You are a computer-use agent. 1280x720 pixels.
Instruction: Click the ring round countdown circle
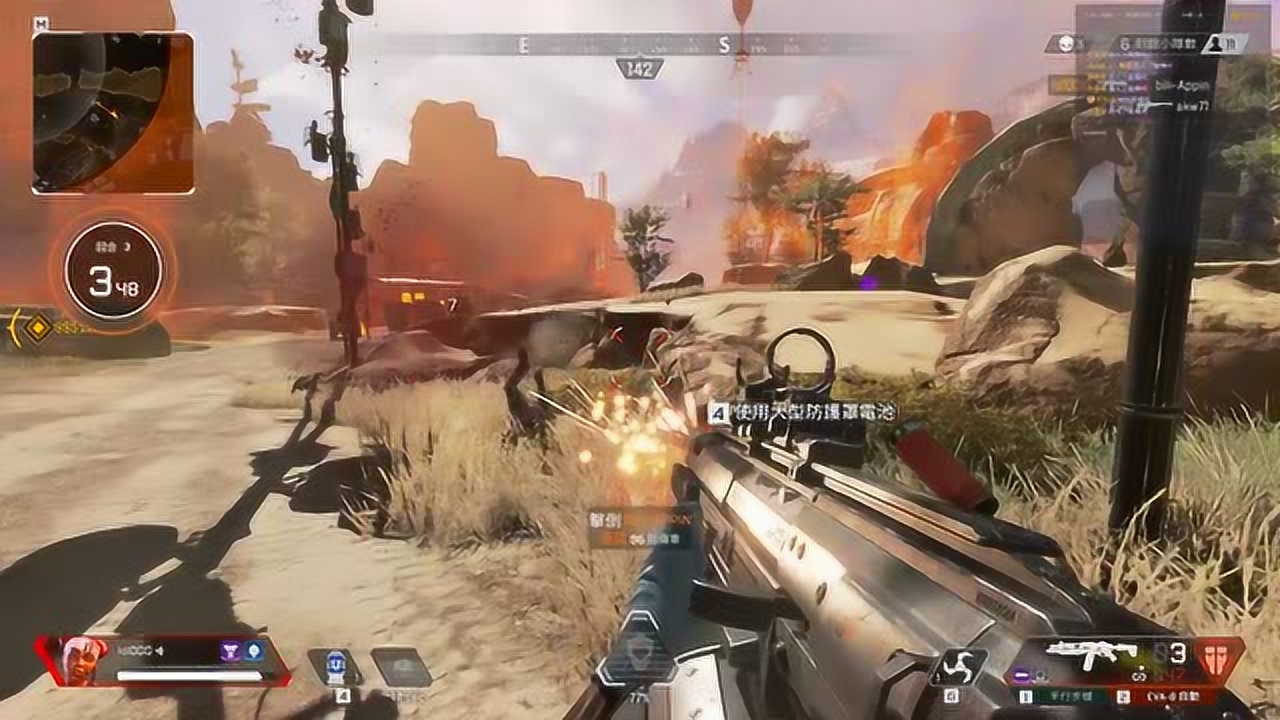(x=113, y=271)
